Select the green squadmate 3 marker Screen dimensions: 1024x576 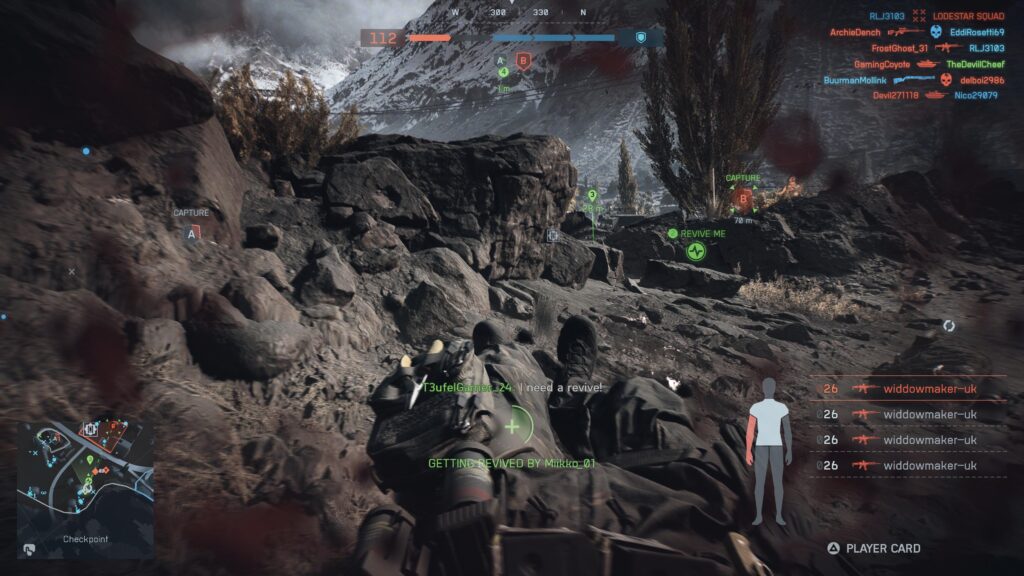pos(592,196)
